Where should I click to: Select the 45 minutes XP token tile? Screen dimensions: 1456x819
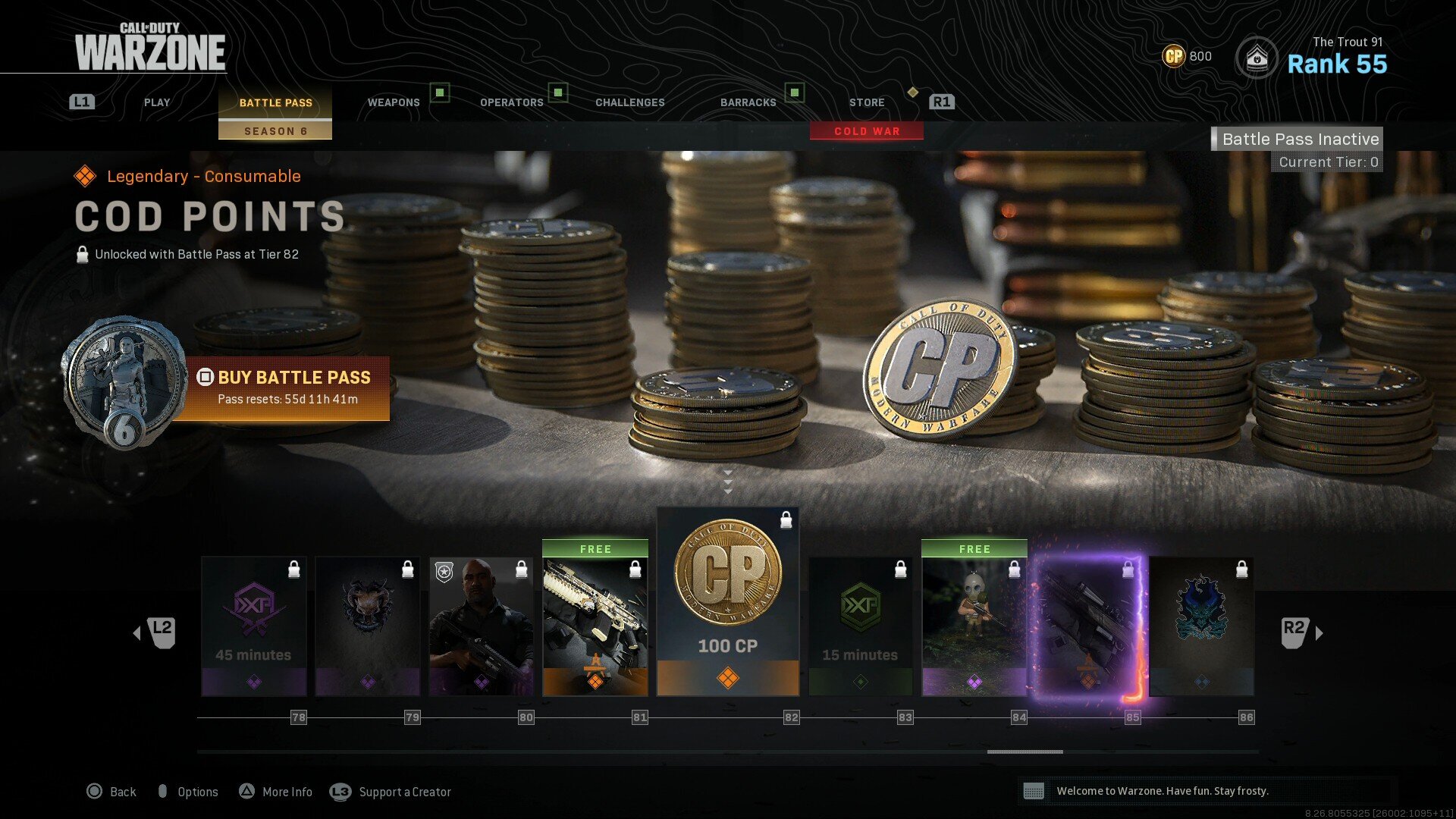coord(254,626)
